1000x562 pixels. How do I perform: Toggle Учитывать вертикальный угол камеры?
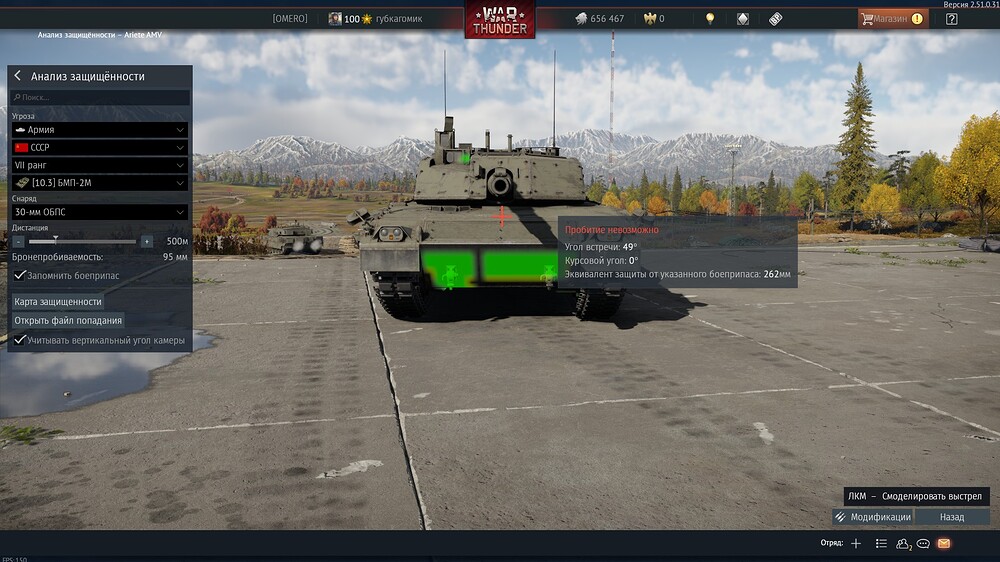click(x=19, y=340)
